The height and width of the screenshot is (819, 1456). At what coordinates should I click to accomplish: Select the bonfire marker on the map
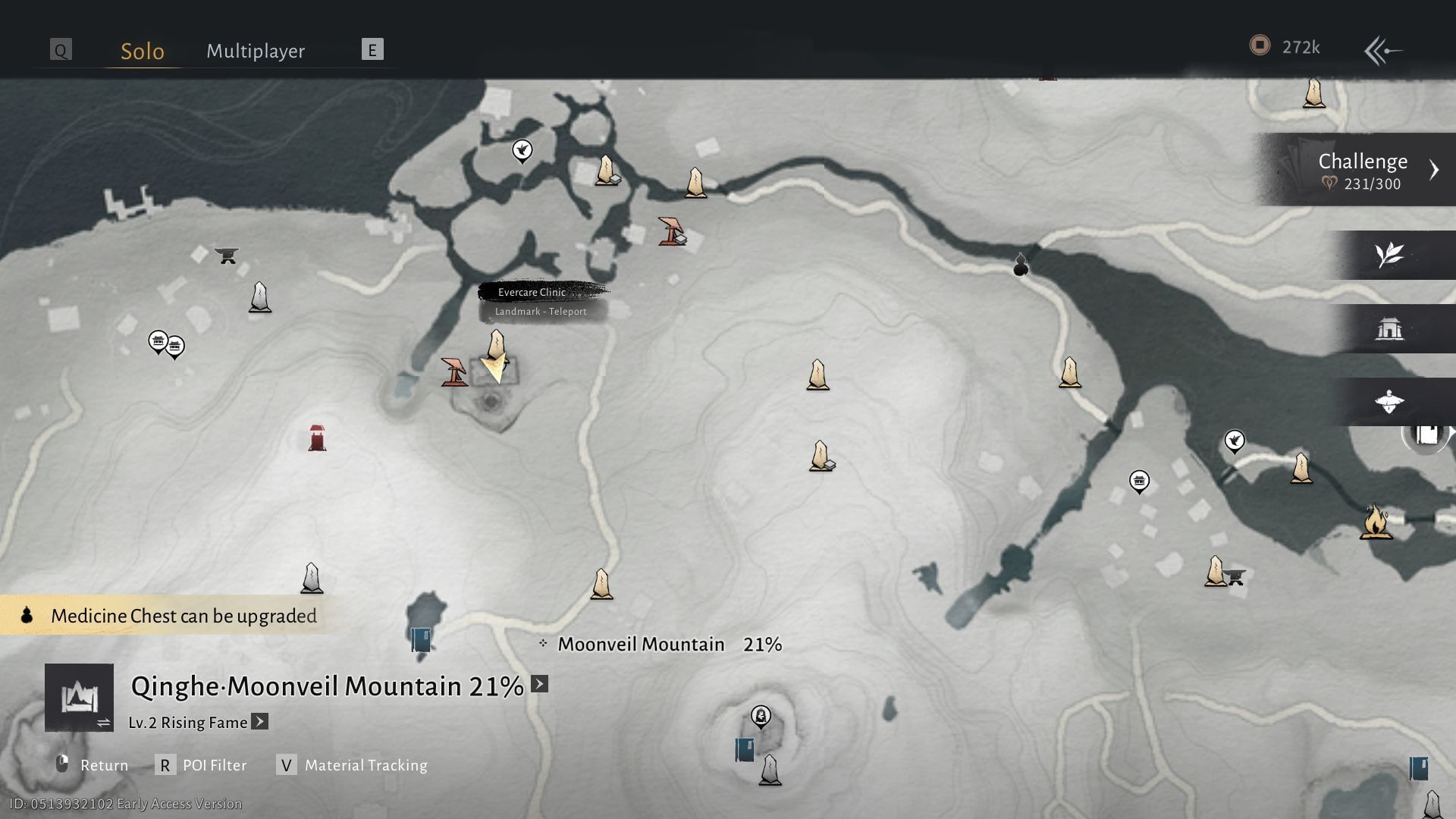click(1375, 522)
